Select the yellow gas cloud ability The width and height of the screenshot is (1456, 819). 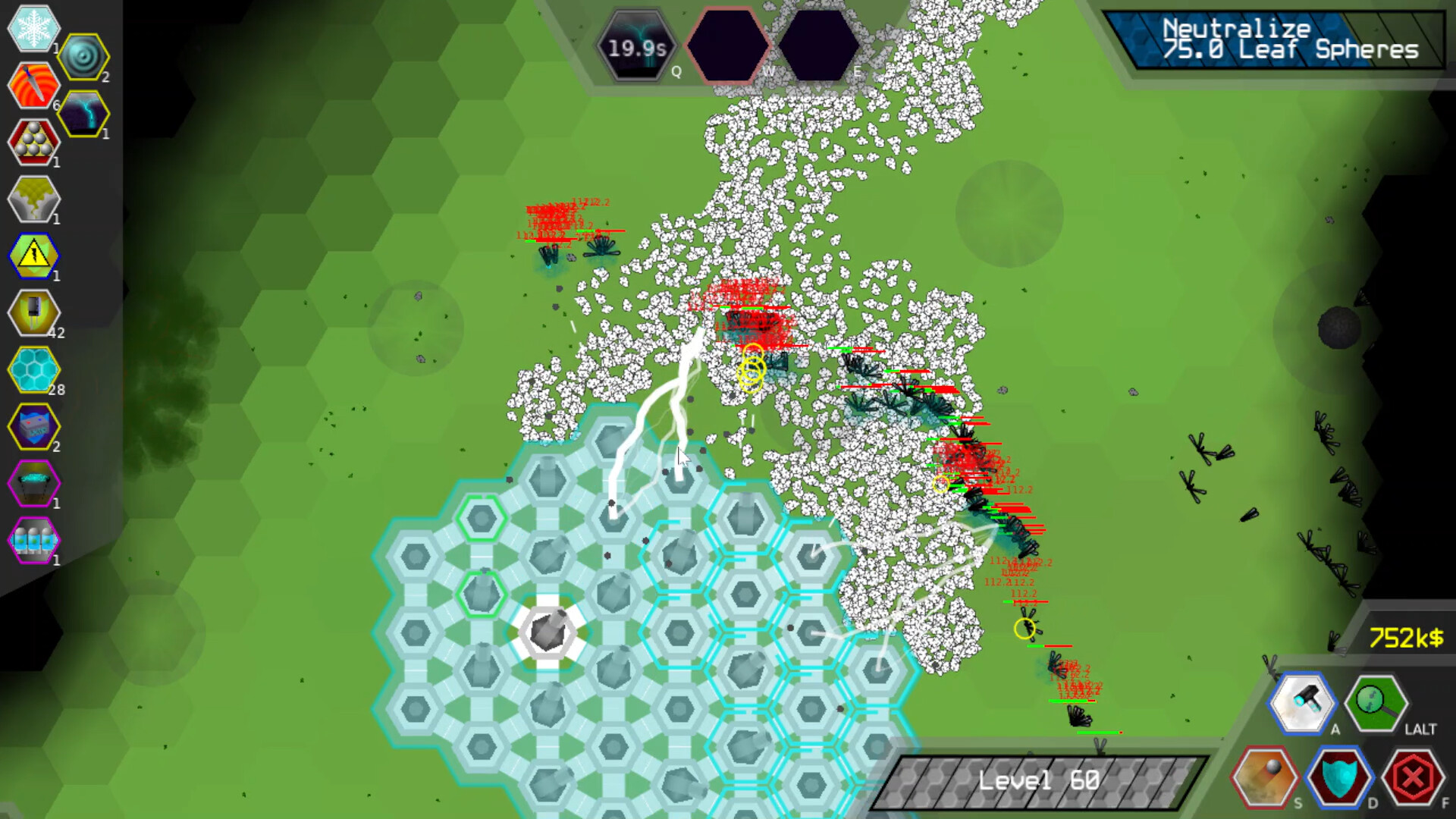[33, 199]
